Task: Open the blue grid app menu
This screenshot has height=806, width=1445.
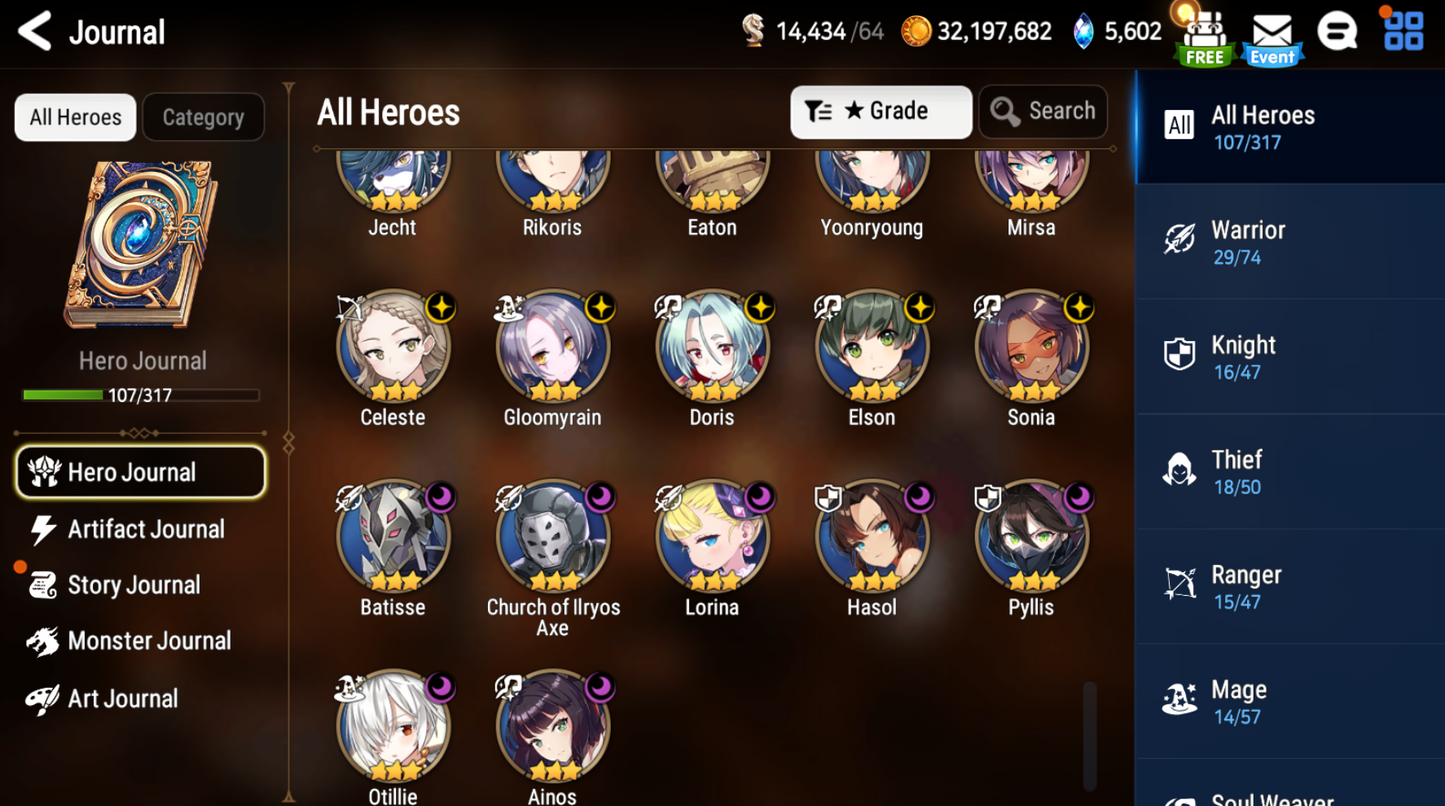Action: click(1403, 30)
